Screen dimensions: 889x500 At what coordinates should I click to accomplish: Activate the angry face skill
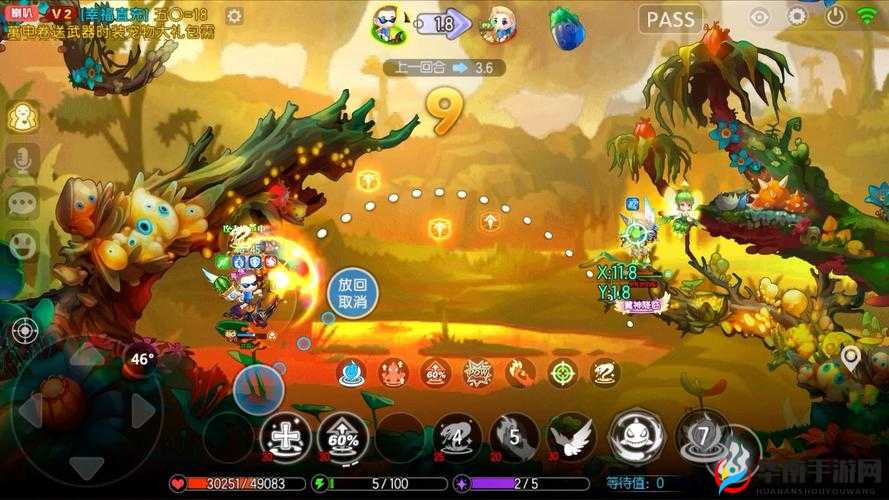click(x=636, y=435)
